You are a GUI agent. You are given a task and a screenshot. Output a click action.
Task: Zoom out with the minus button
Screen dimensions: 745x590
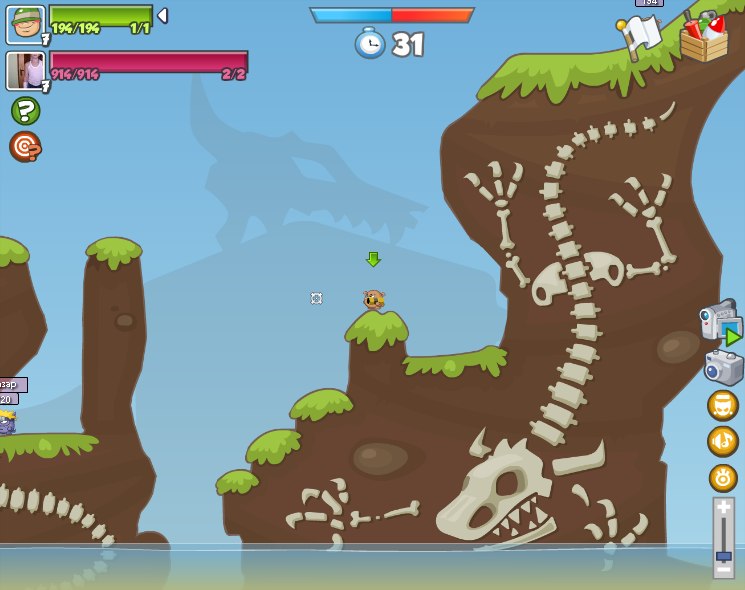pyautogui.click(x=723, y=569)
